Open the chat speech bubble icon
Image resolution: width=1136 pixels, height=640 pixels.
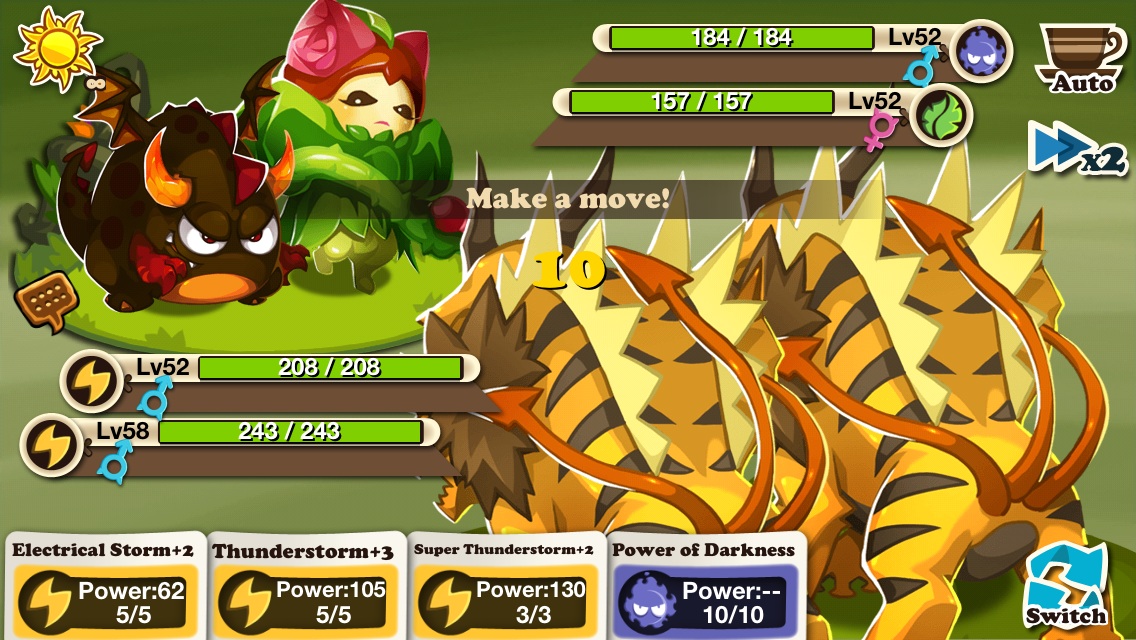(x=46, y=300)
